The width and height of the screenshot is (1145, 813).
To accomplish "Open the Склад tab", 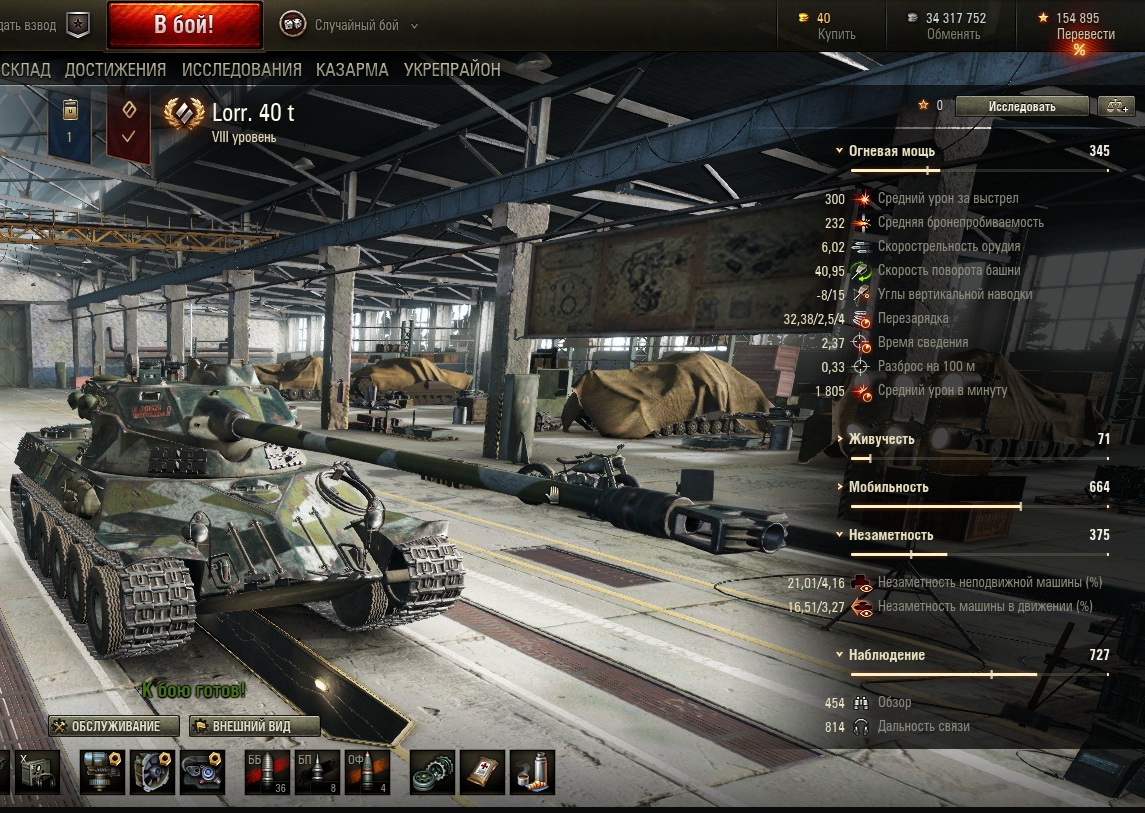I will pos(25,70).
